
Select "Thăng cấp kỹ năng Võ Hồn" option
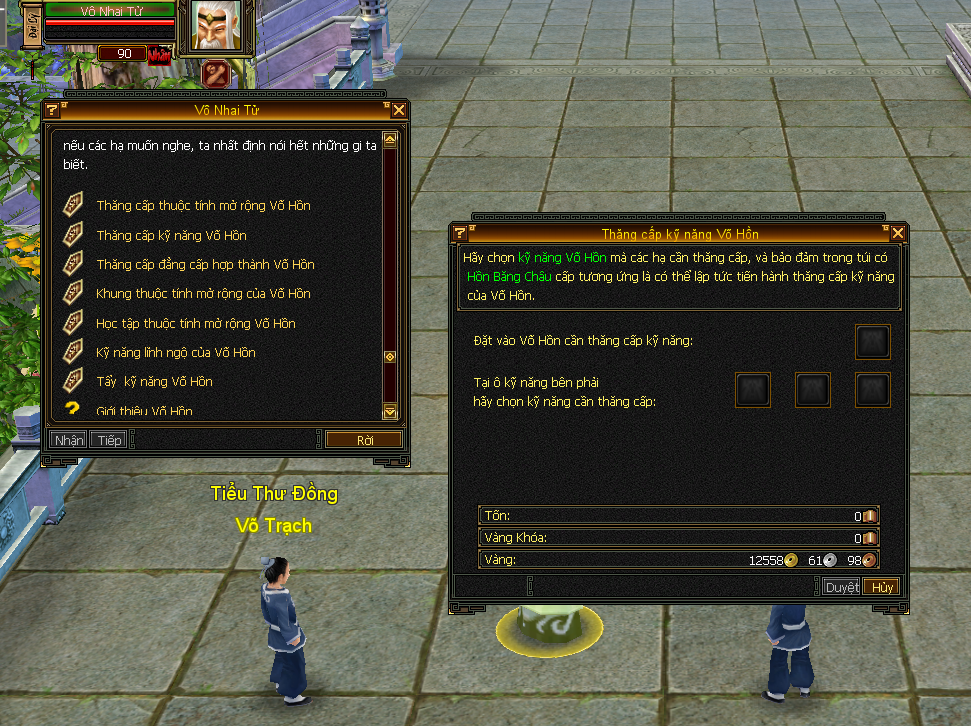pos(171,236)
